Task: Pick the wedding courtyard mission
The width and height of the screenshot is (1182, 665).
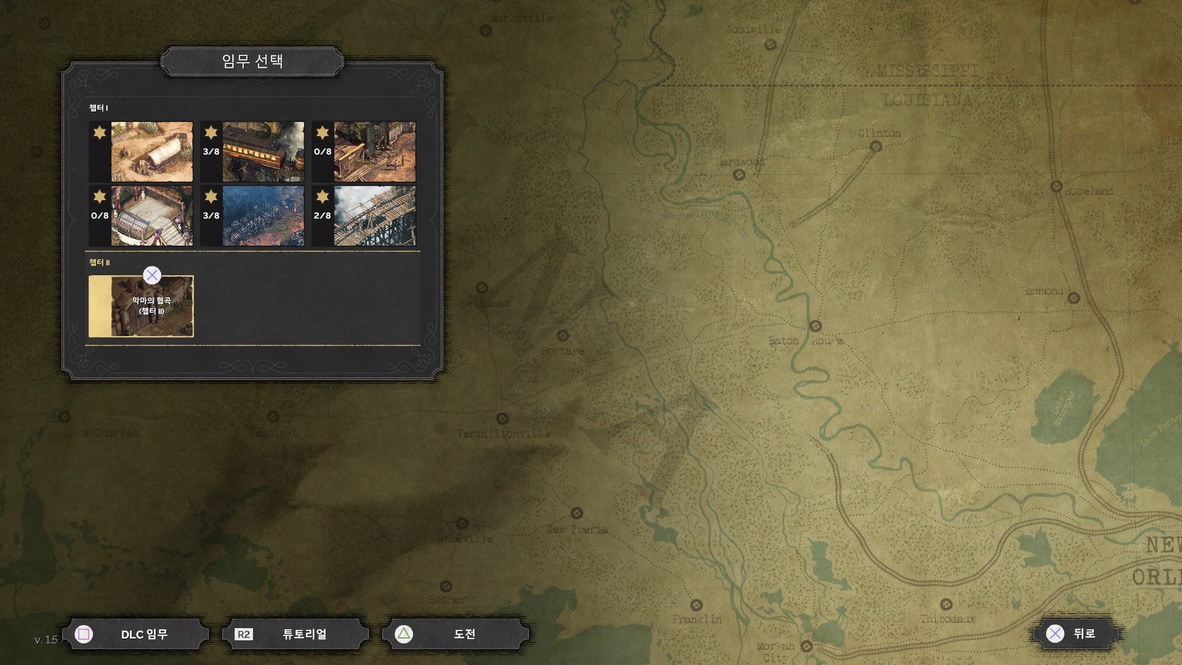Action: (151, 215)
